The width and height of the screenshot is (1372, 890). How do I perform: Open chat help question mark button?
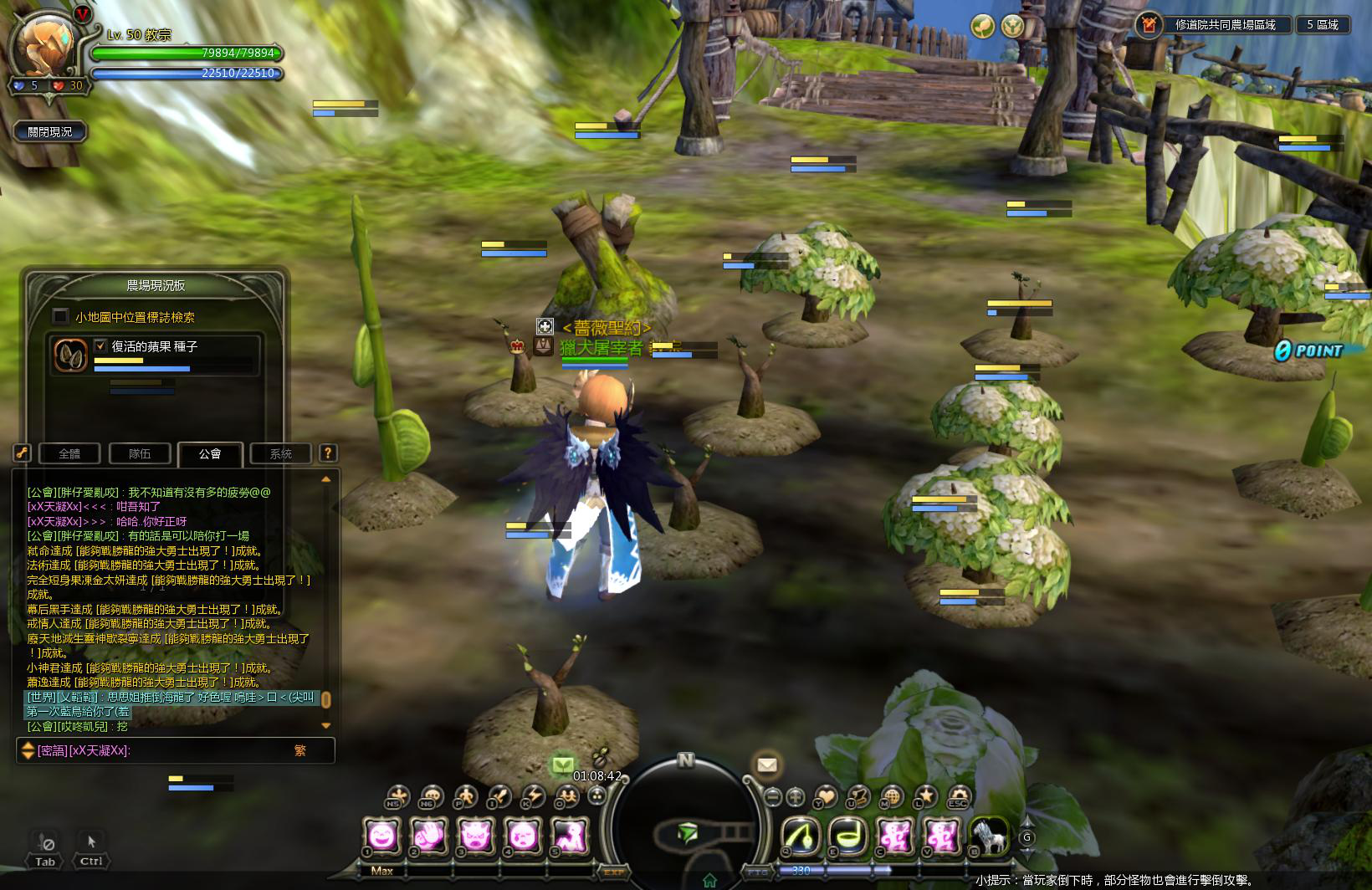tap(328, 453)
